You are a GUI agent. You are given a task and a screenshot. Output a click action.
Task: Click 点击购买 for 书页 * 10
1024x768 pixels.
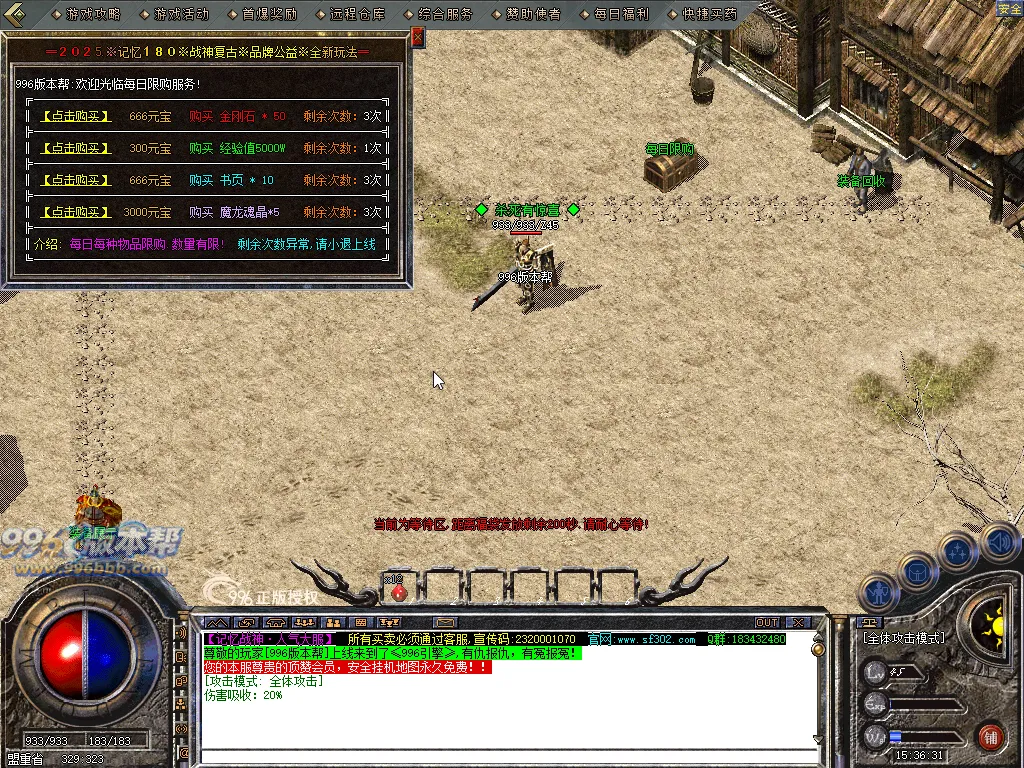pos(75,180)
